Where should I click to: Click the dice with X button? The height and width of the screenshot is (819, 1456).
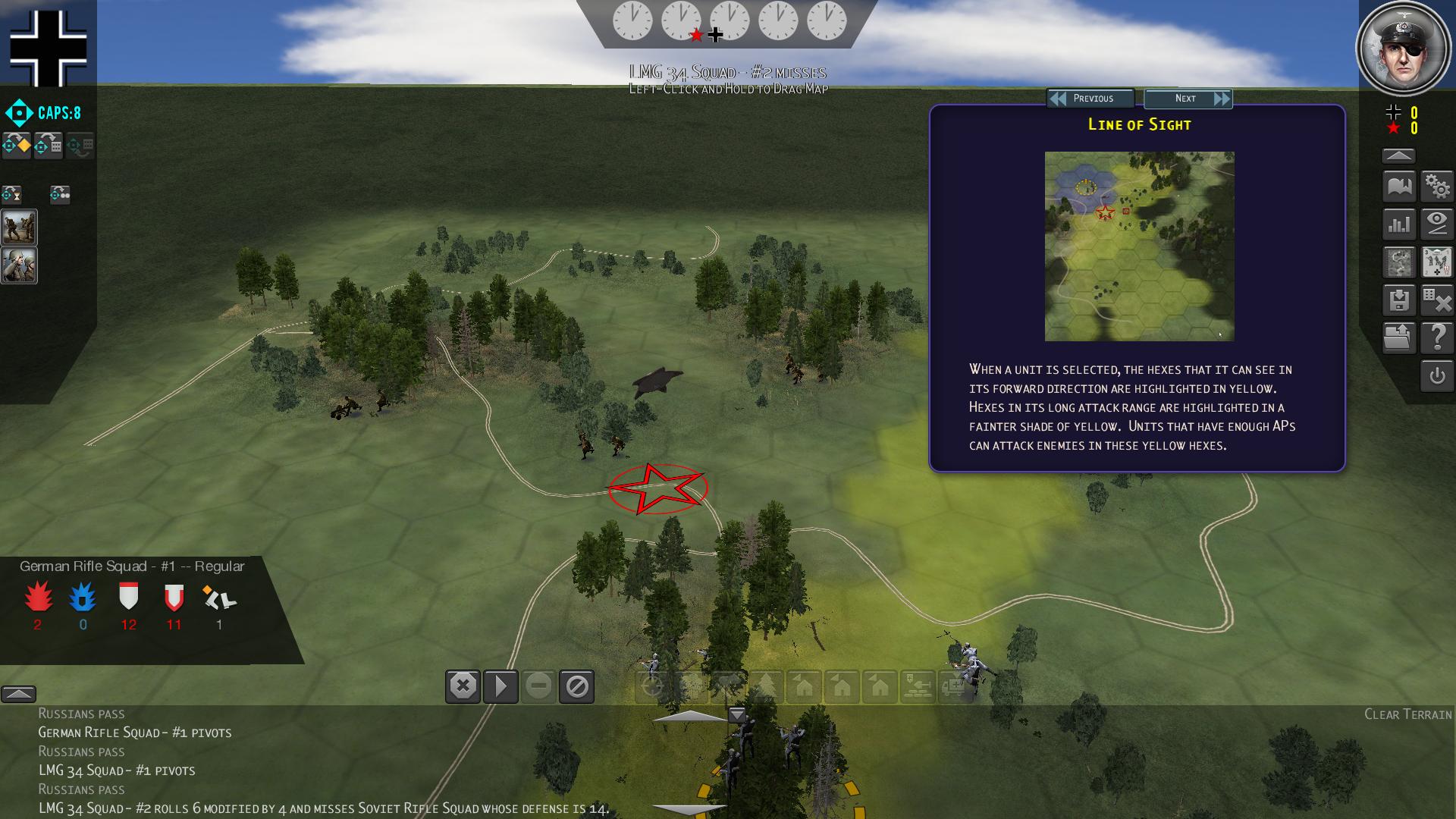(1437, 300)
